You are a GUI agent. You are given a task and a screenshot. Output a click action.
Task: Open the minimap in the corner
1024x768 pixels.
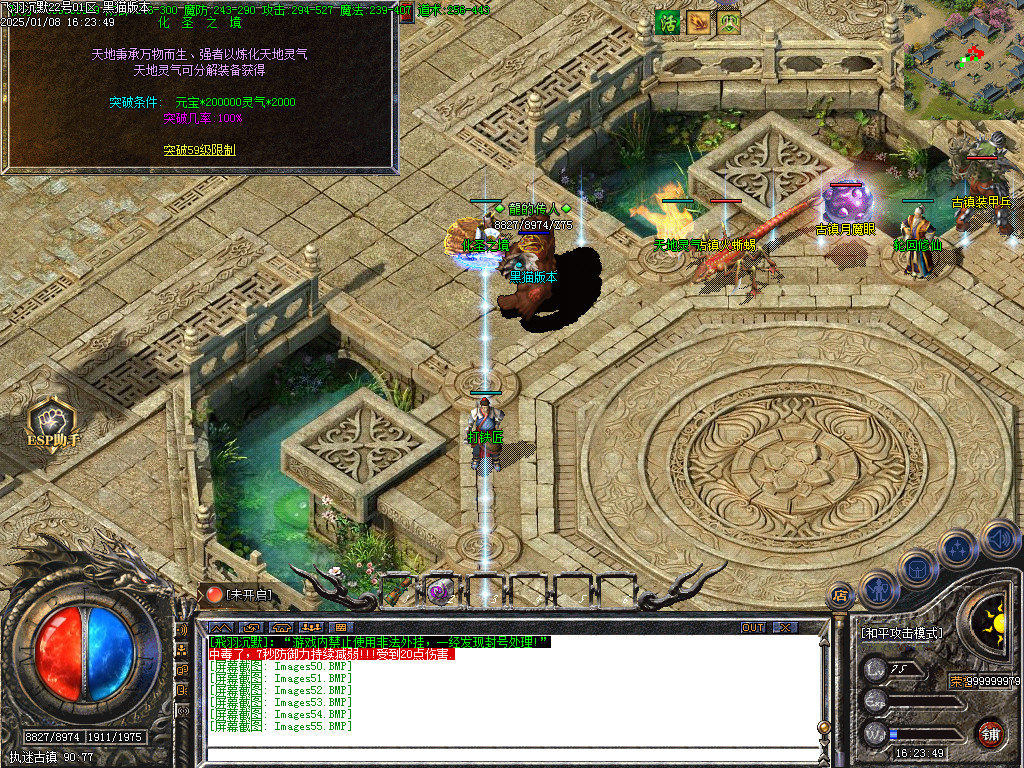click(963, 58)
